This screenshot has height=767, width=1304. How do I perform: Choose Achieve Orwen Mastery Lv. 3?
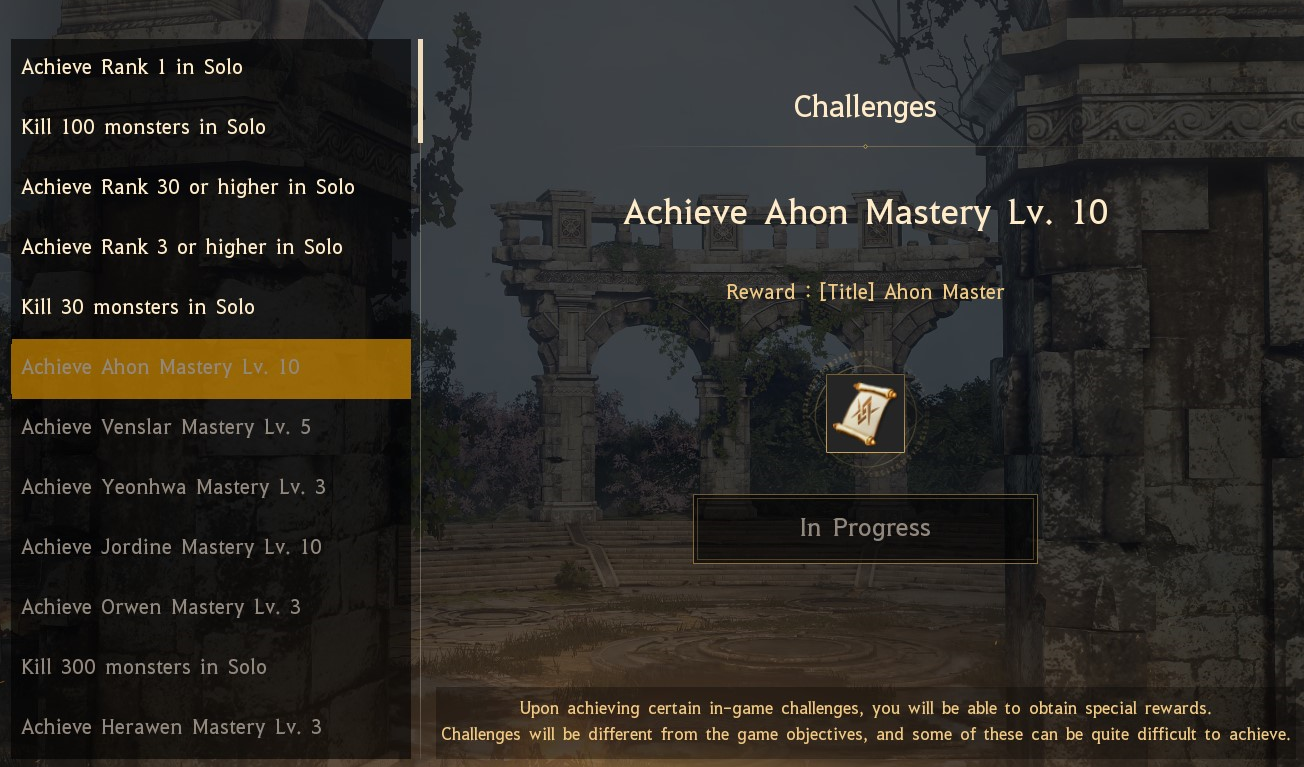(x=210, y=608)
